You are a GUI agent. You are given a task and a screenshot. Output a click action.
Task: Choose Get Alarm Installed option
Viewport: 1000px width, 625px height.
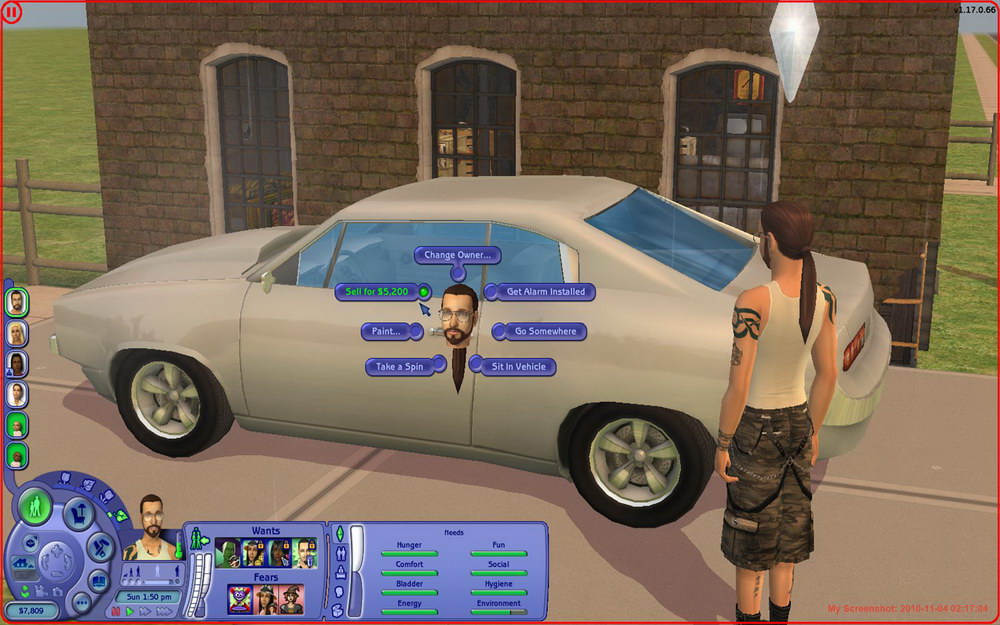tap(545, 292)
